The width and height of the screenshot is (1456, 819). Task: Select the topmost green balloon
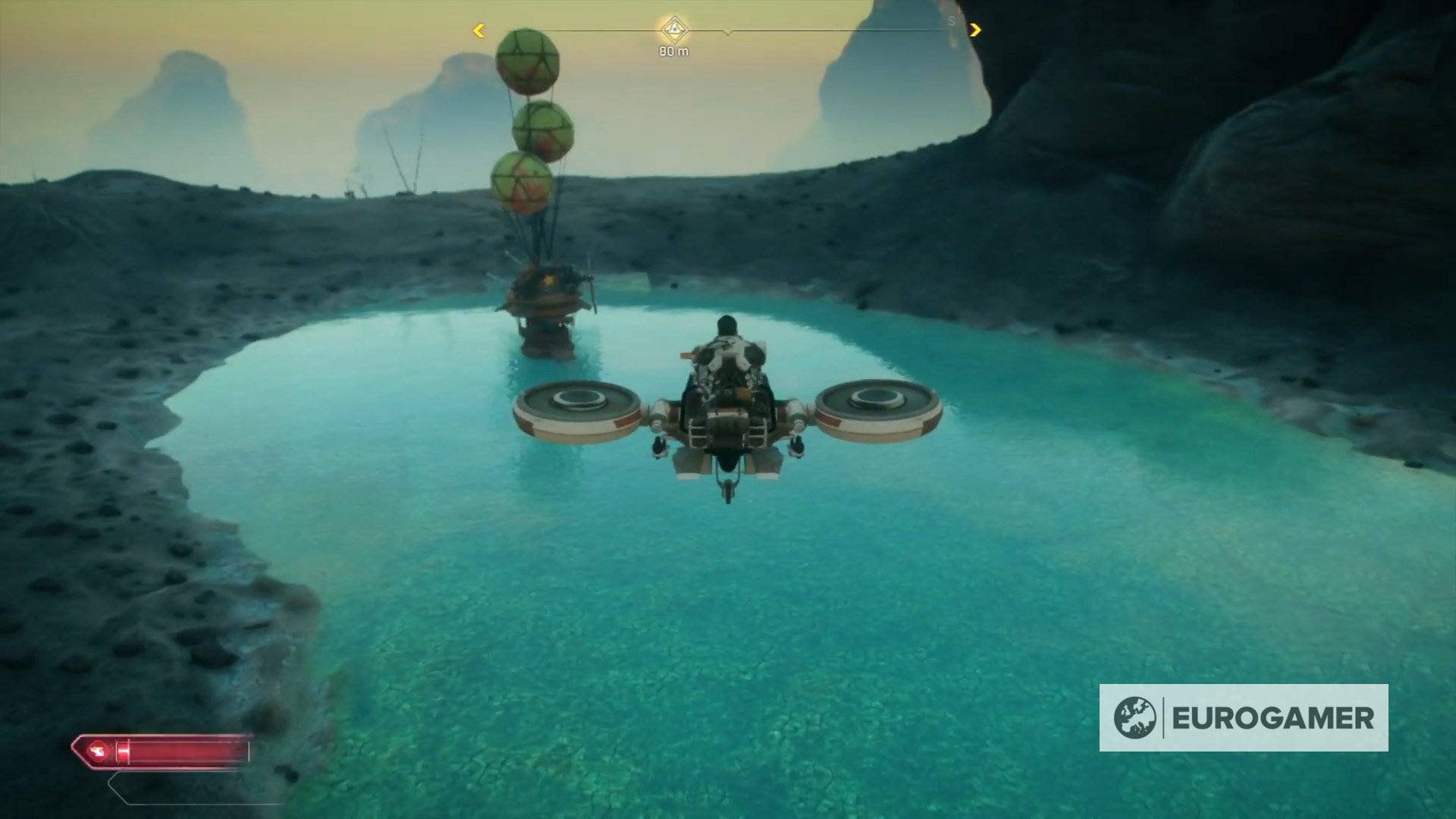pos(527,61)
